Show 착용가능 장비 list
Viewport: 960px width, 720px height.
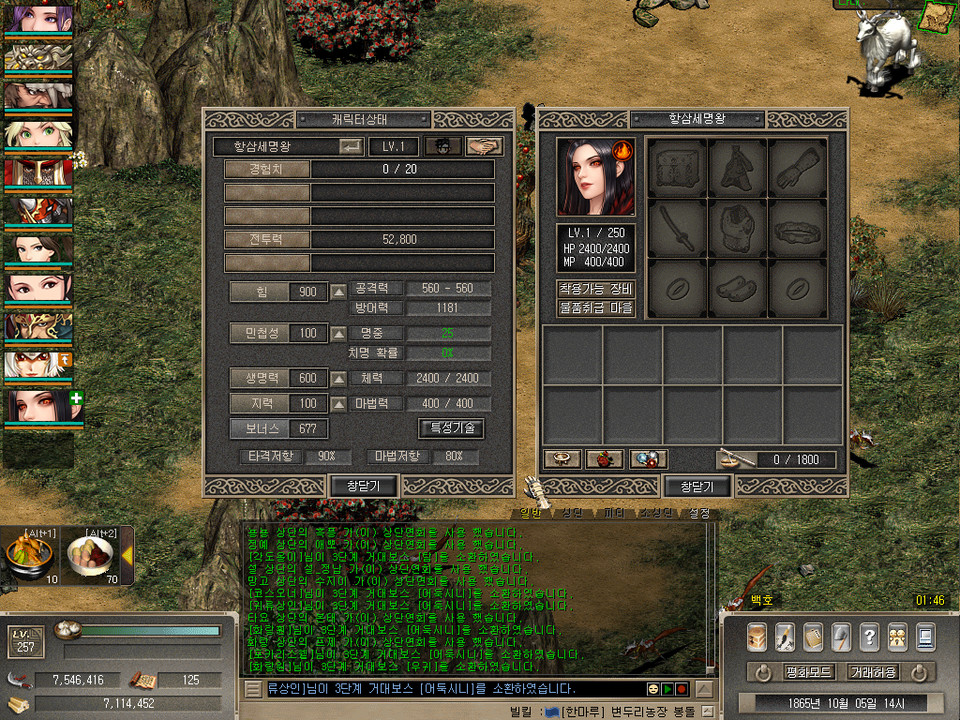(x=596, y=289)
